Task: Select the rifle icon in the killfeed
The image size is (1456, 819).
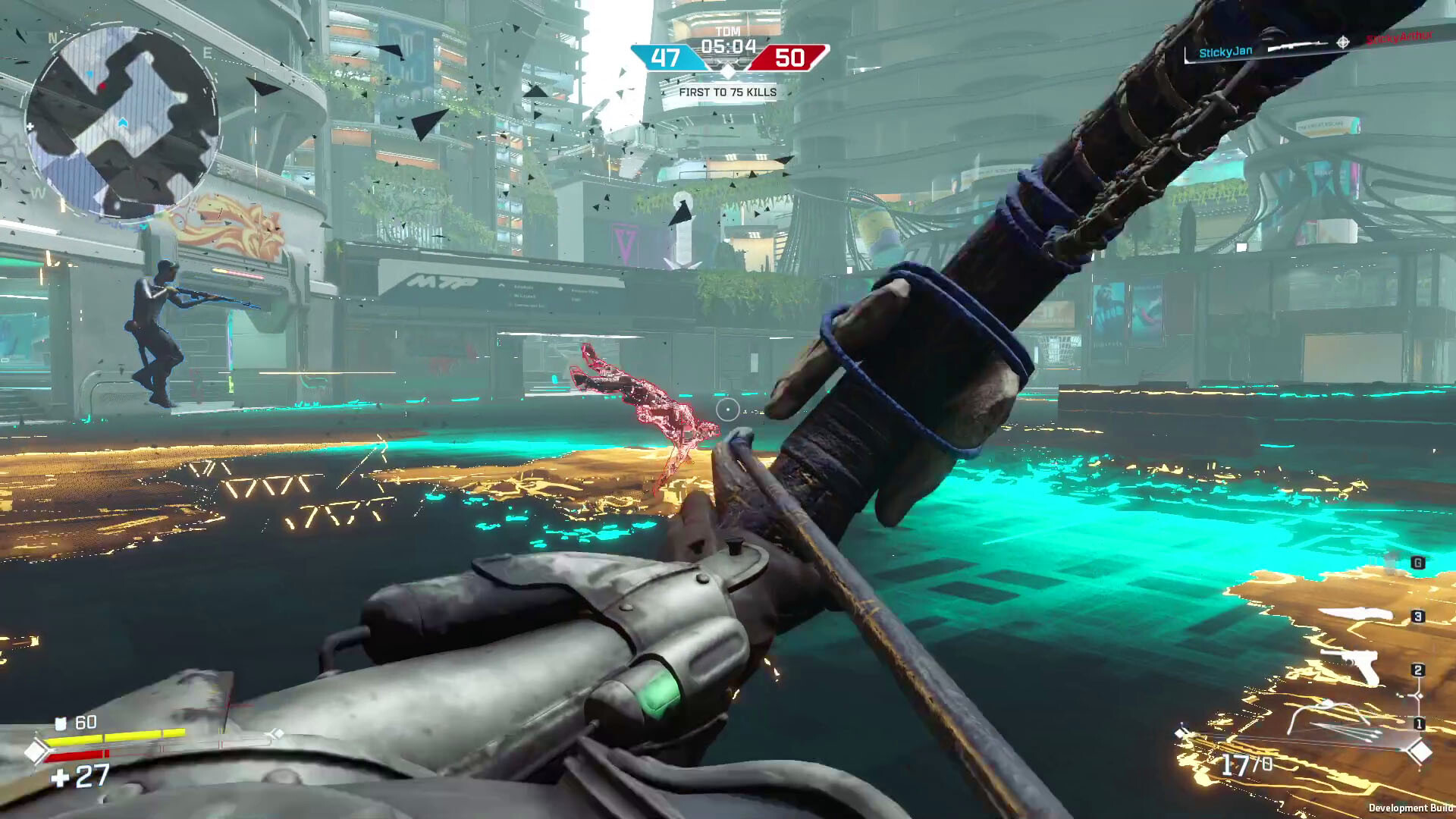Action: [x=1297, y=45]
